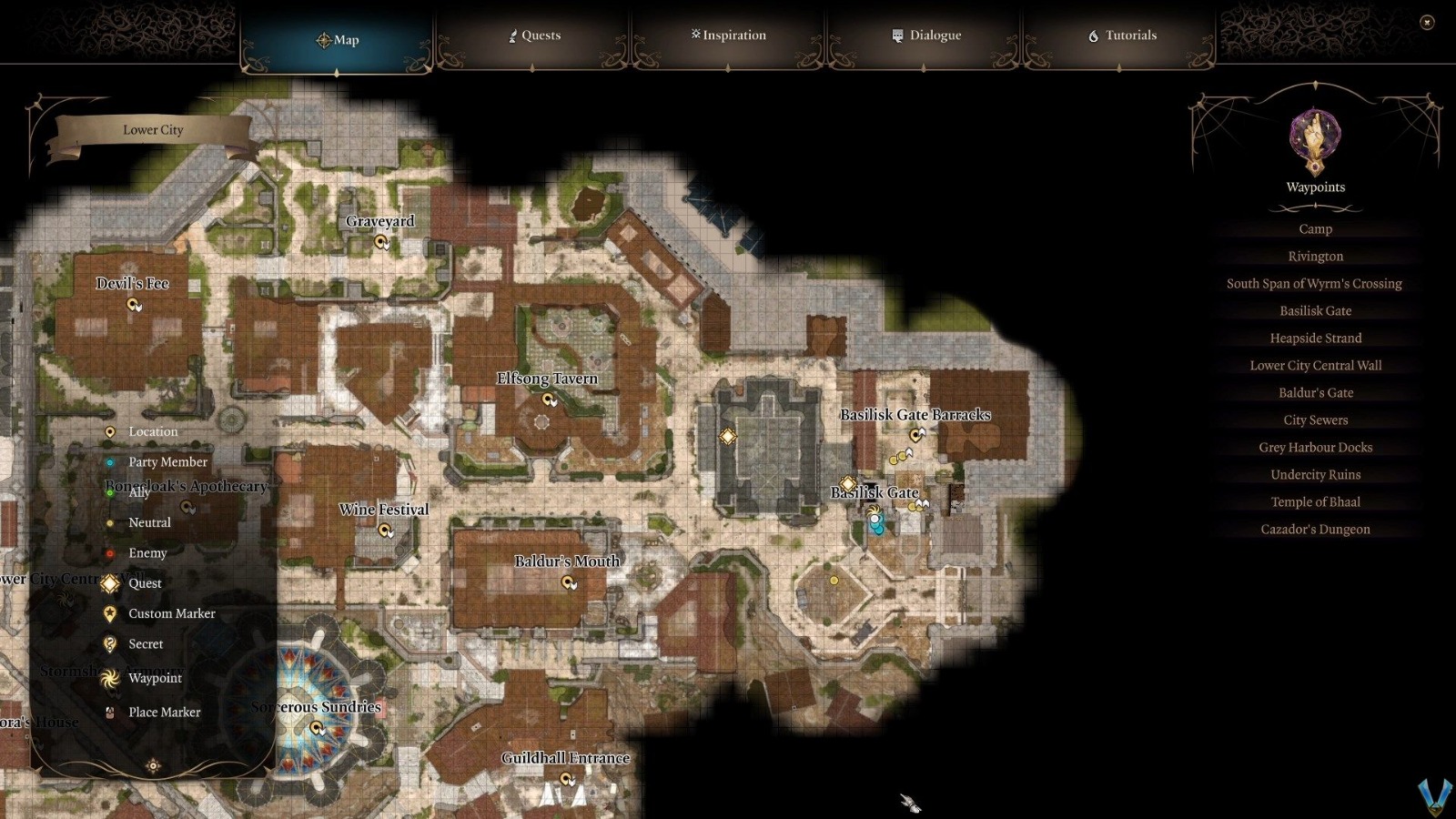Click the Baldur's Mouth location marker
This screenshot has height=819, width=1456.
(566, 581)
